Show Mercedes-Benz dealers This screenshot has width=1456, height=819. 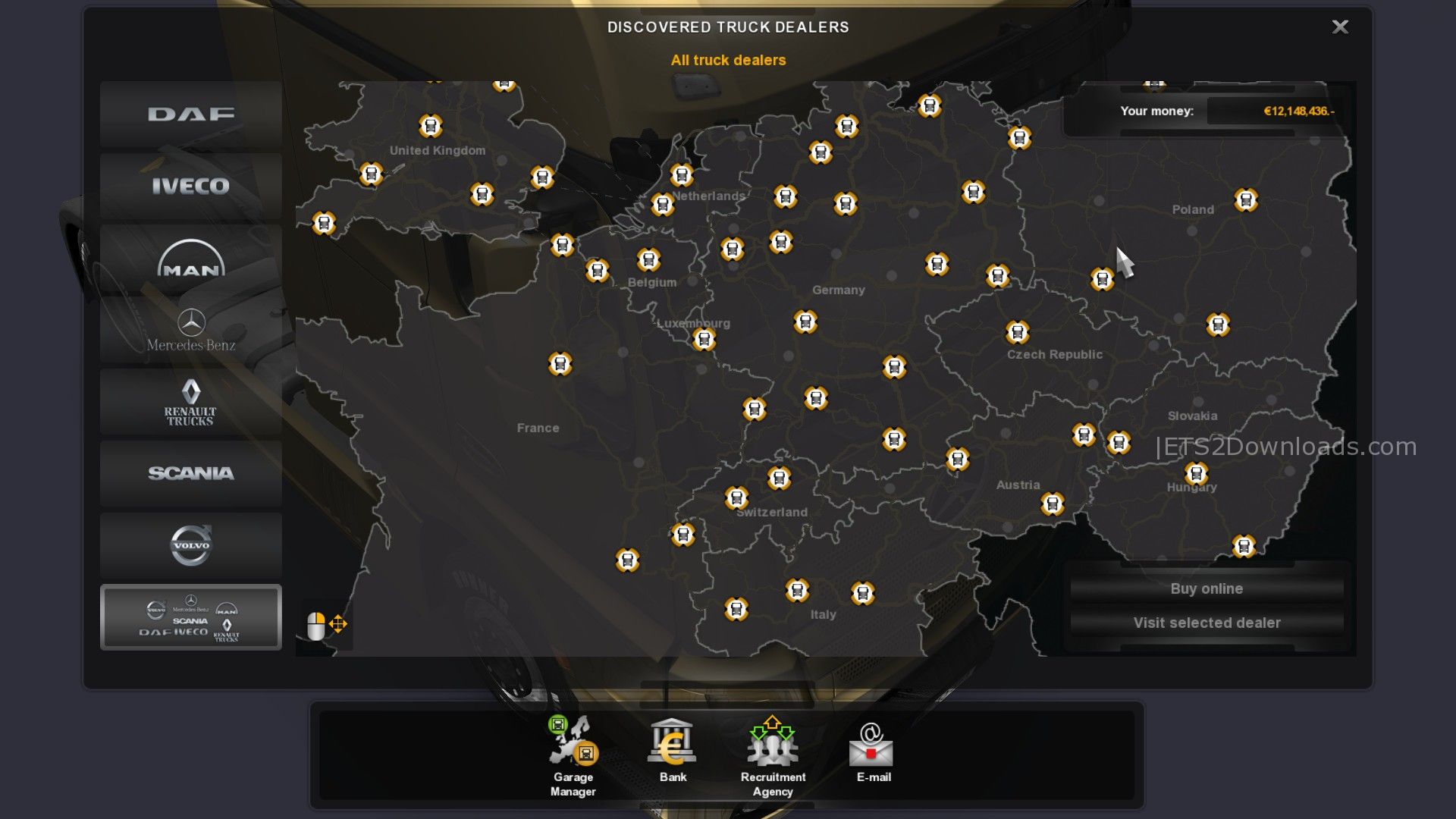(190, 331)
